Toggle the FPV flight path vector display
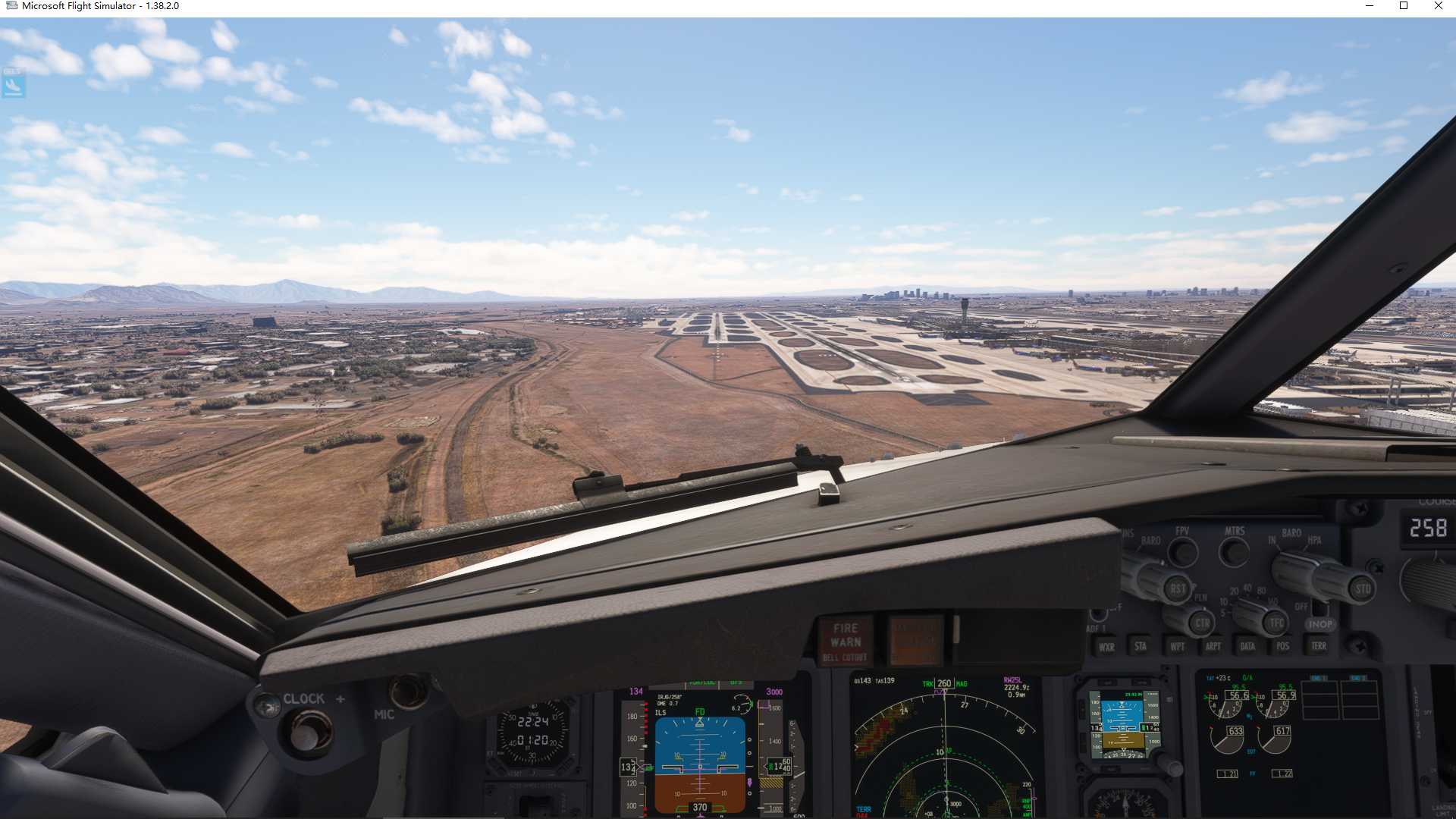This screenshot has width=1456, height=819. point(1185,552)
